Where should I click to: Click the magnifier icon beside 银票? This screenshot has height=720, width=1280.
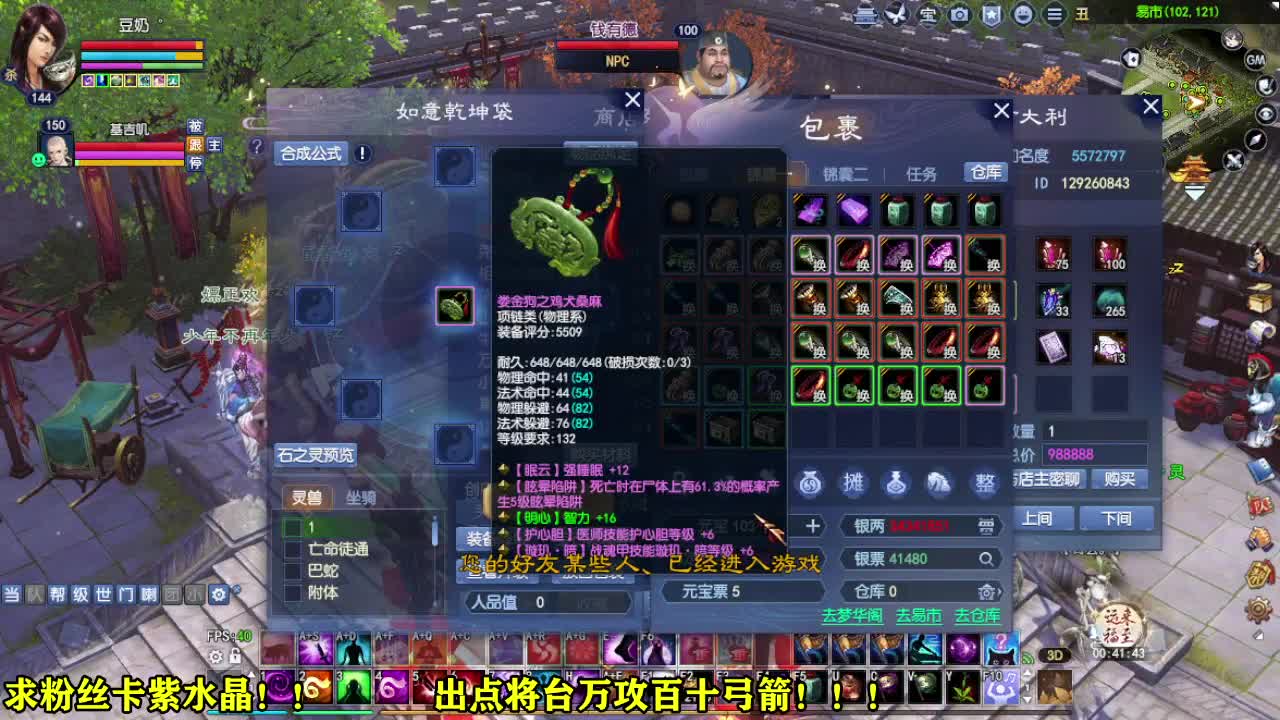pyautogui.click(x=987, y=559)
